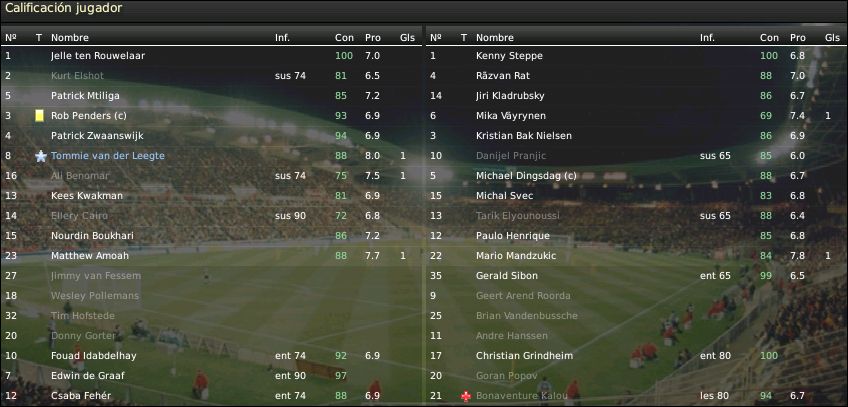Viewport: 848px width, 407px height.
Task: Select Christian Grindheim row
Action: click(x=521, y=356)
